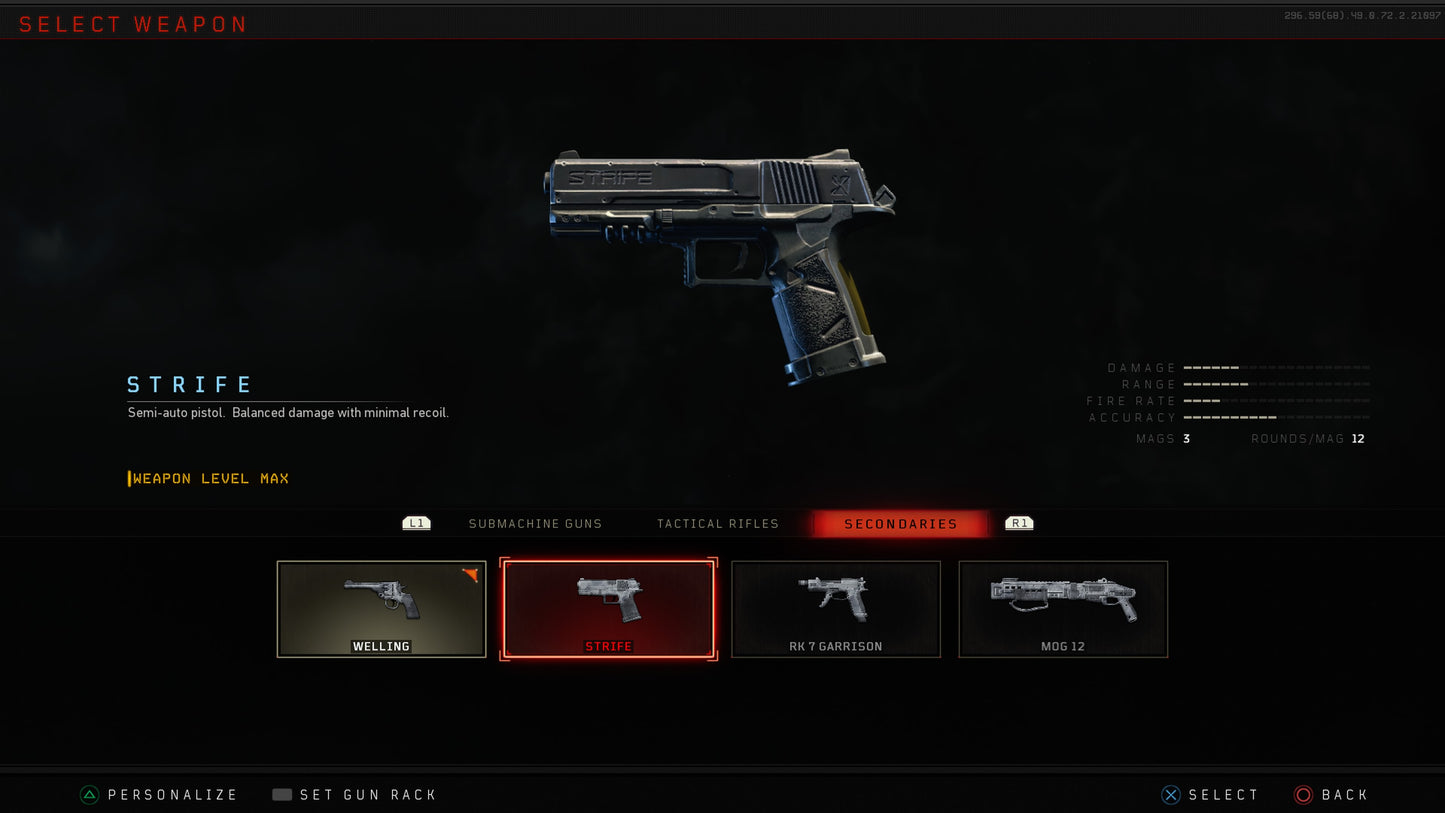Go back to the previous menu
Viewport: 1445px width, 813px height.
[1332, 795]
